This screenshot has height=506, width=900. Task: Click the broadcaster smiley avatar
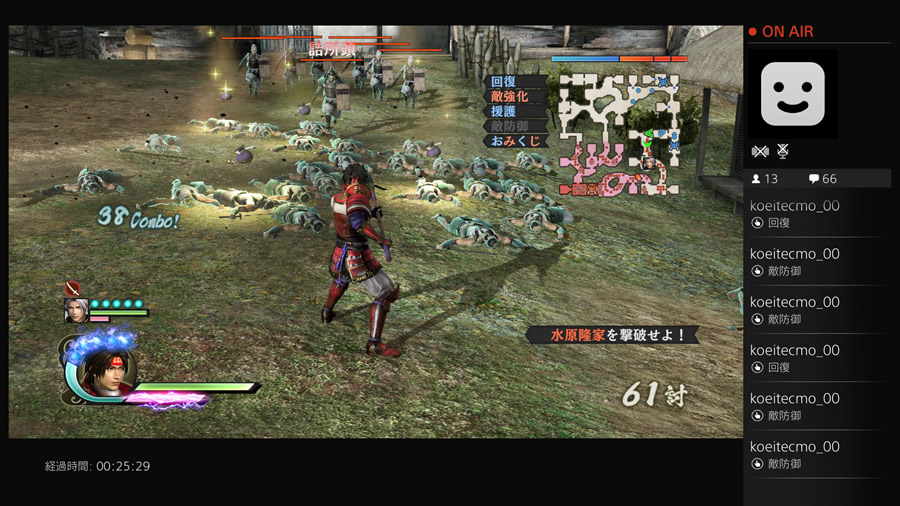pyautogui.click(x=792, y=94)
